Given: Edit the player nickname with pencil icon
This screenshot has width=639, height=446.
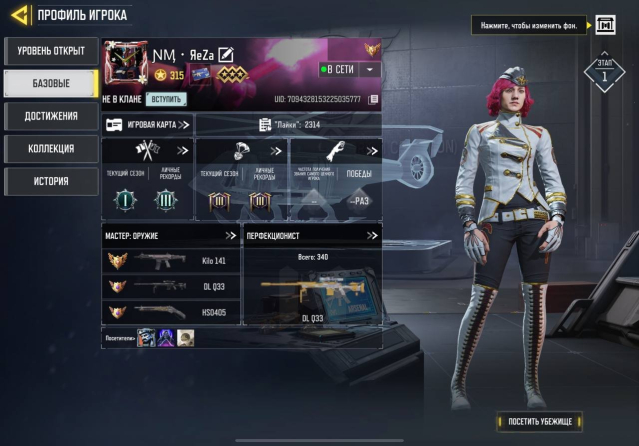Looking at the screenshot, I should [226, 54].
